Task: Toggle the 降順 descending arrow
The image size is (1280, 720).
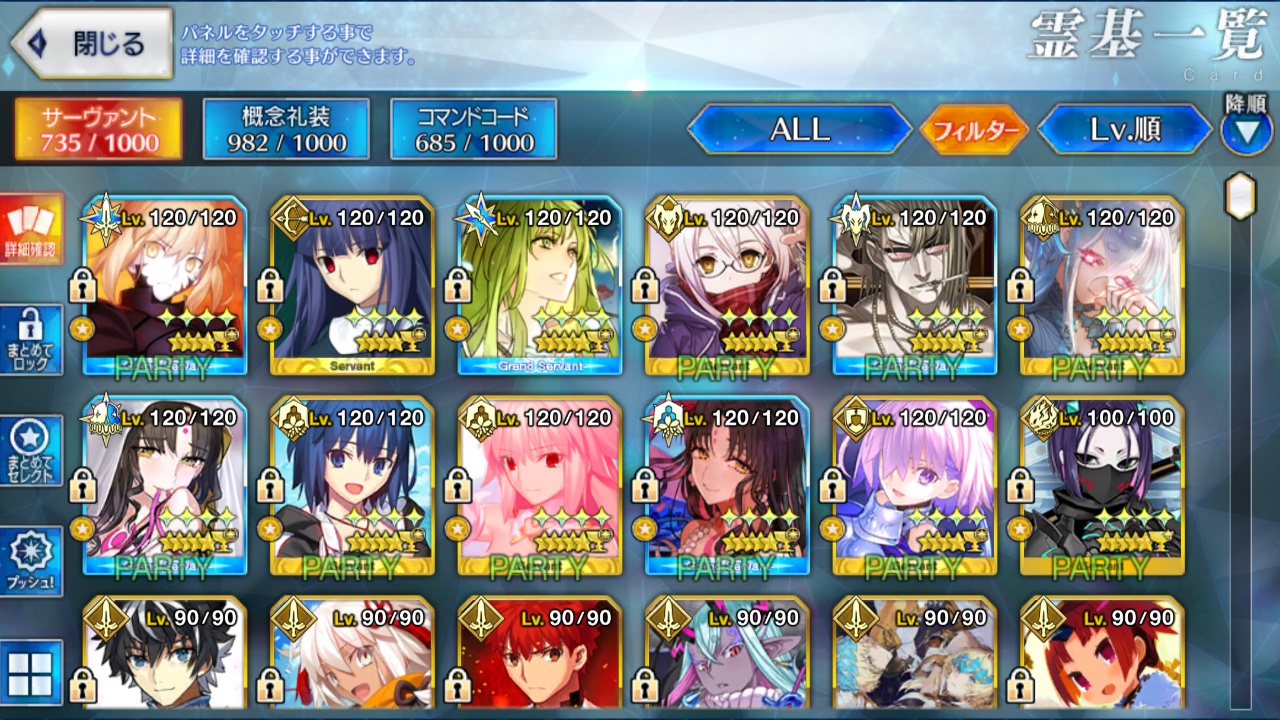Action: [x=1246, y=131]
